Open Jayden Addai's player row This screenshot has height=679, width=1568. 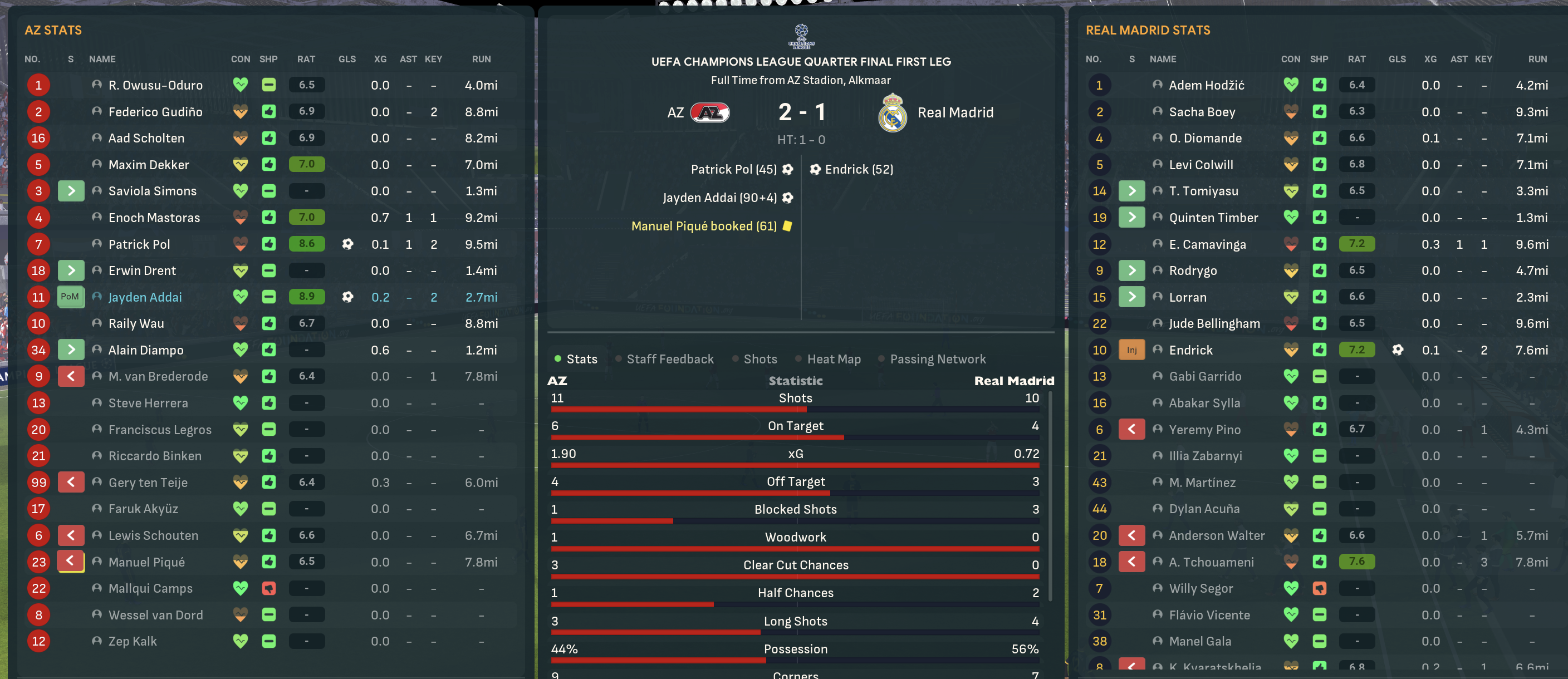(145, 297)
